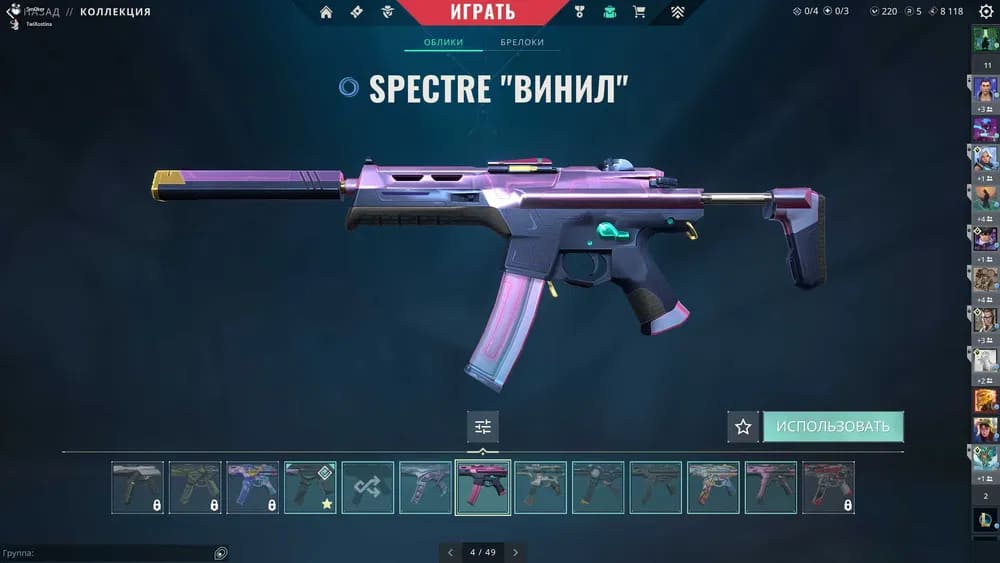The width and height of the screenshot is (1000, 563).
Task: Open settings with the gear icon
Action: [985, 12]
